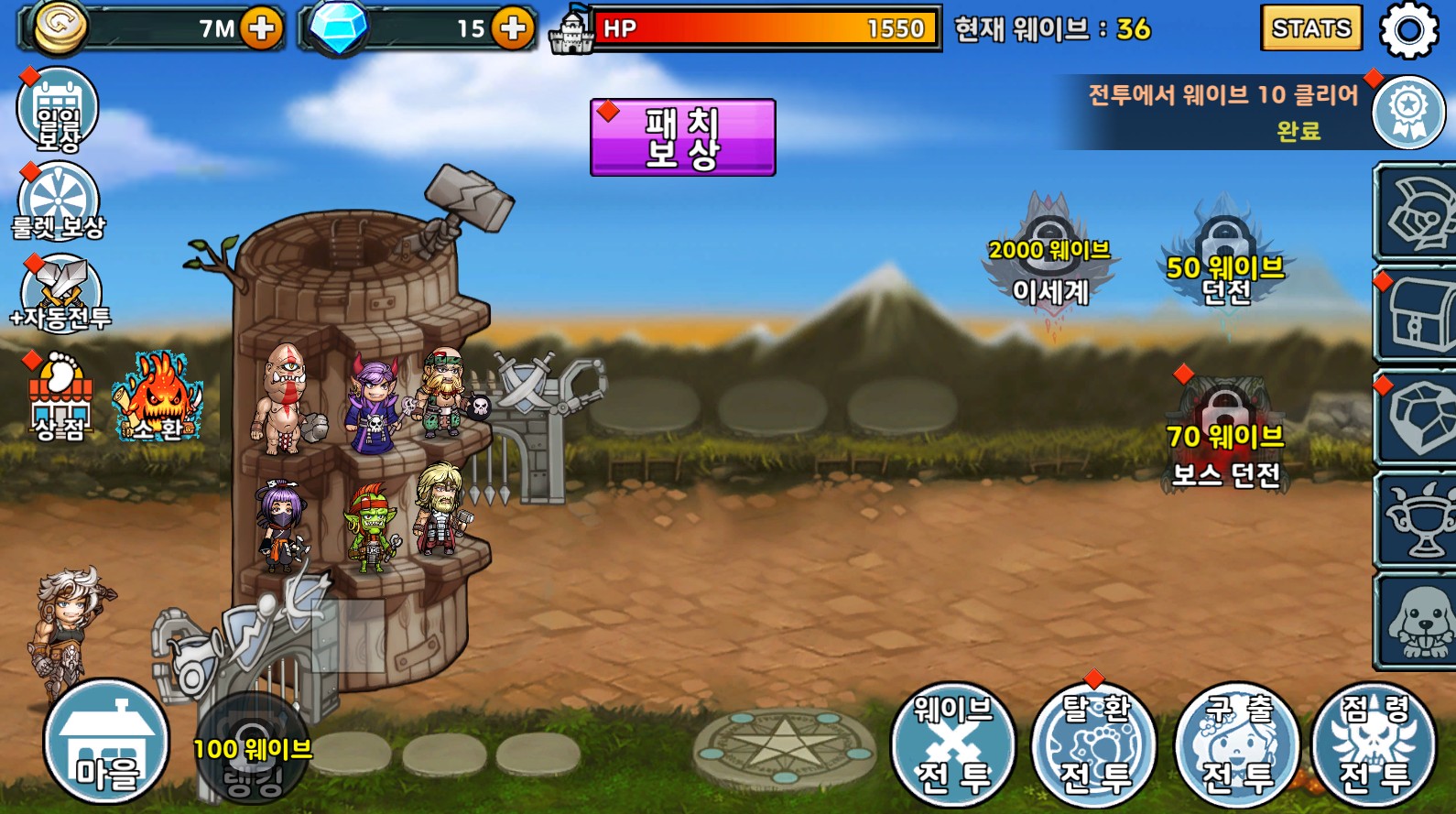Screen dimensions: 1456x814
Task: Open the trophy side tab
Action: [1418, 520]
